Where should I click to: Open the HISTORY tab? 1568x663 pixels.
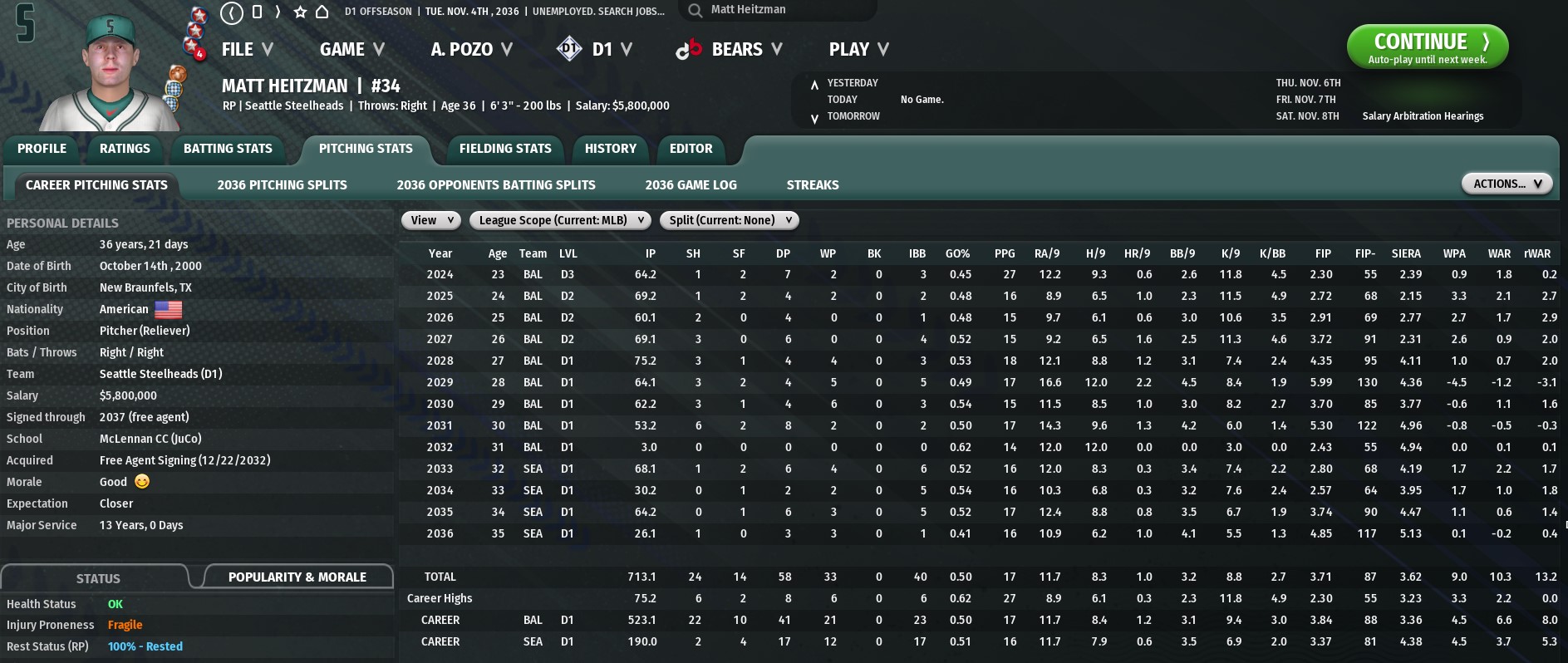coord(610,149)
